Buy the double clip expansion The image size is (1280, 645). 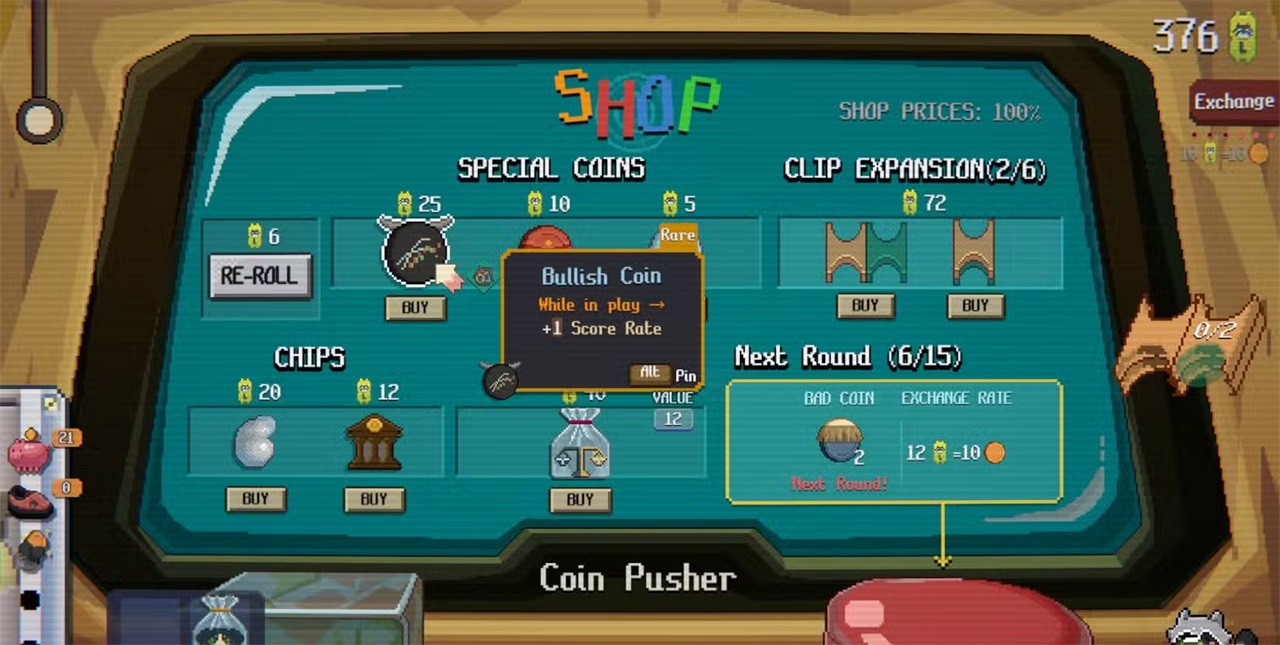tap(865, 306)
